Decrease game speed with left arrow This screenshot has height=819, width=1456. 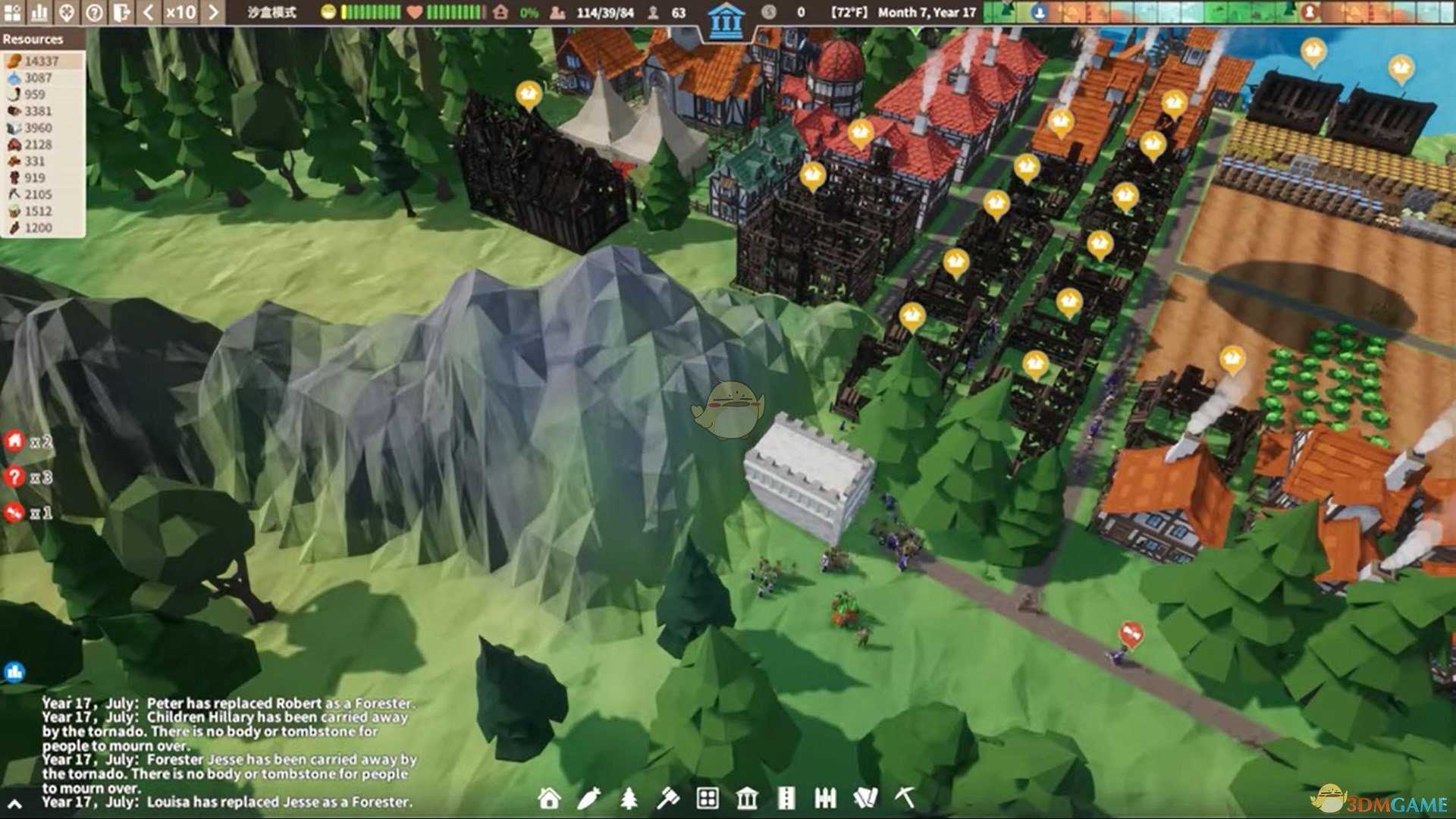(x=149, y=12)
